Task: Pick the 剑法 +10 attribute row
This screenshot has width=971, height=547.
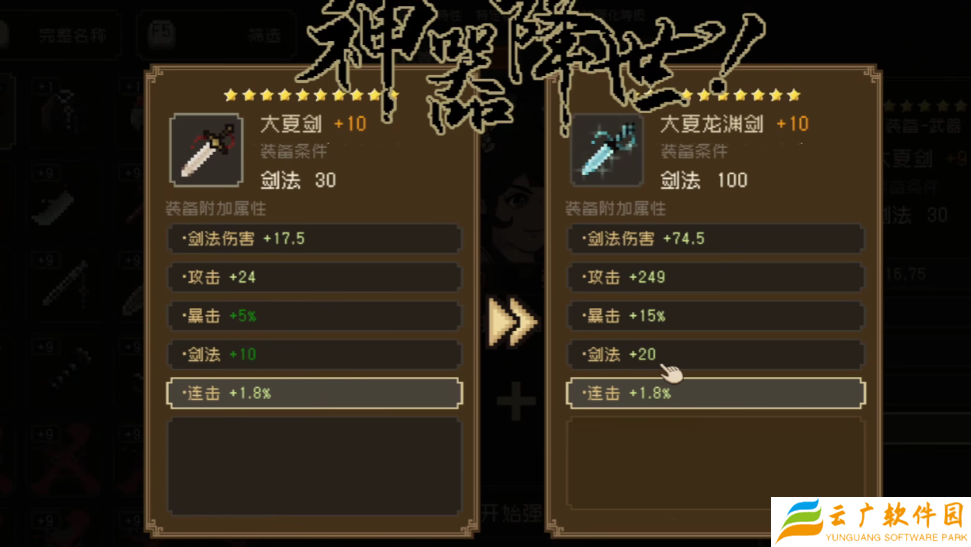Action: 314,354
